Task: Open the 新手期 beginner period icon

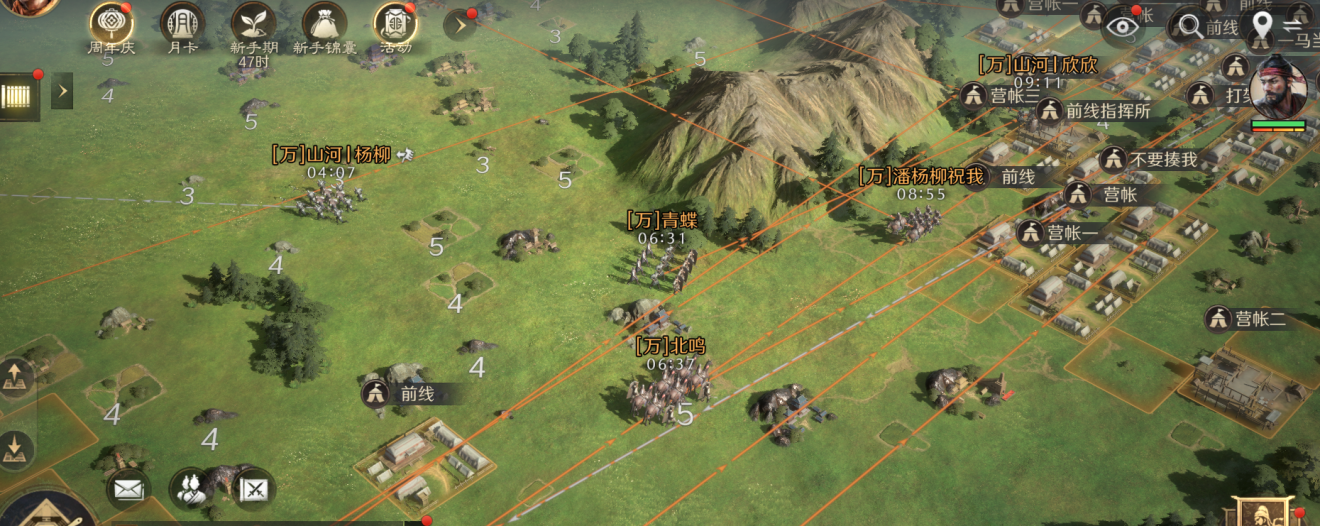Action: point(253,24)
